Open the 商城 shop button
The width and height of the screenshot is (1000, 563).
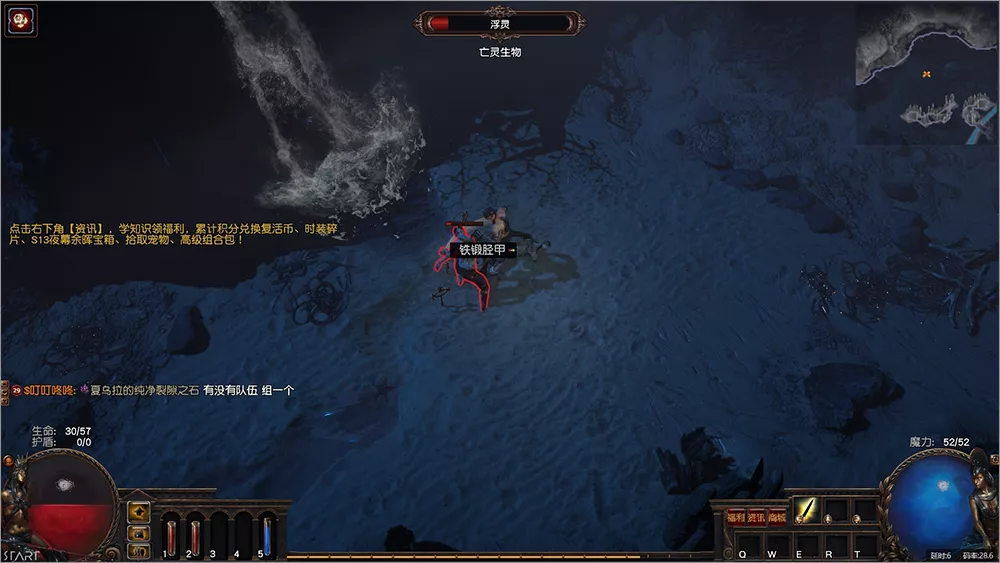click(776, 517)
